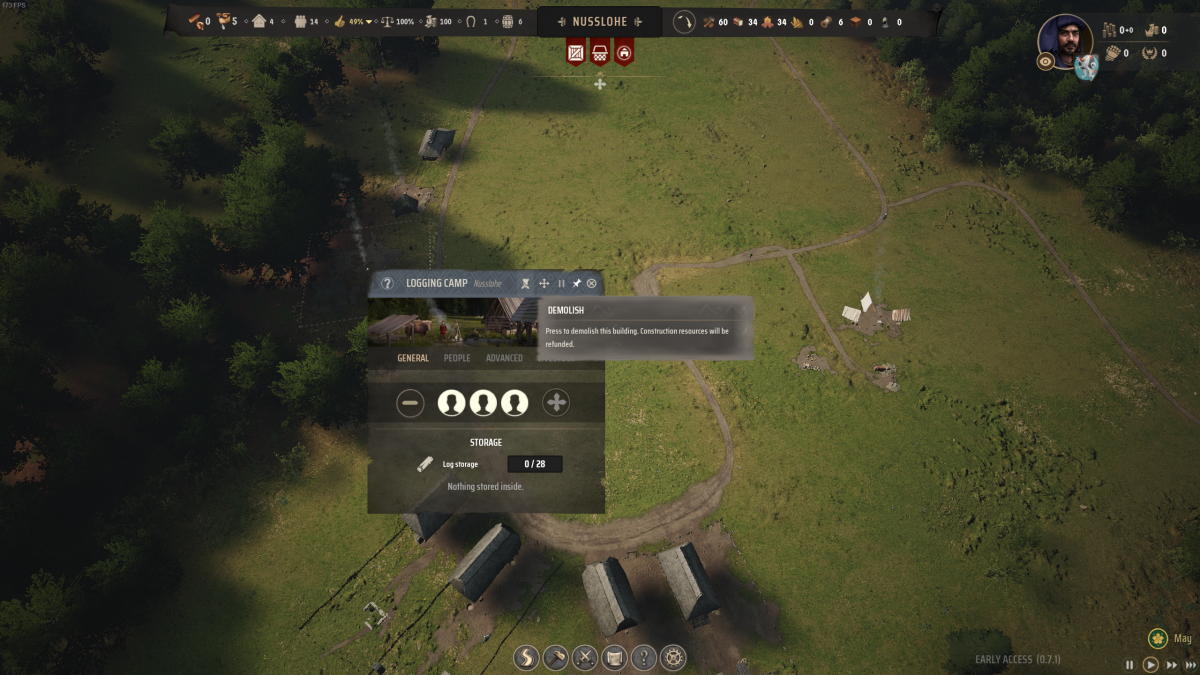Viewport: 1200px width, 675px height.
Task: Open the road building tool
Action: 527,657
